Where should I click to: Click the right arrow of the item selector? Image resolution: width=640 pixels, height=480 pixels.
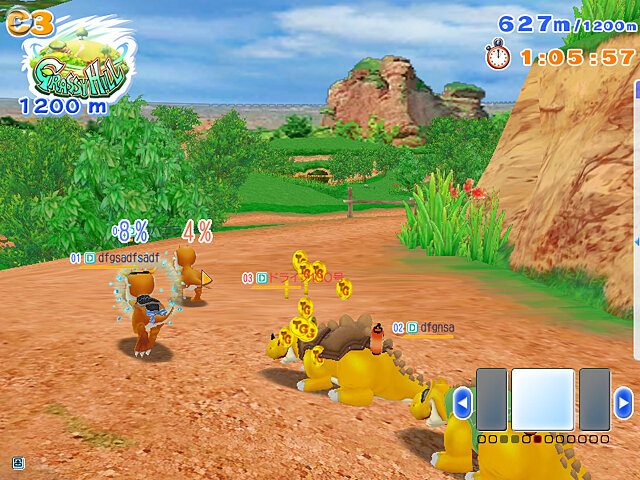[623, 402]
